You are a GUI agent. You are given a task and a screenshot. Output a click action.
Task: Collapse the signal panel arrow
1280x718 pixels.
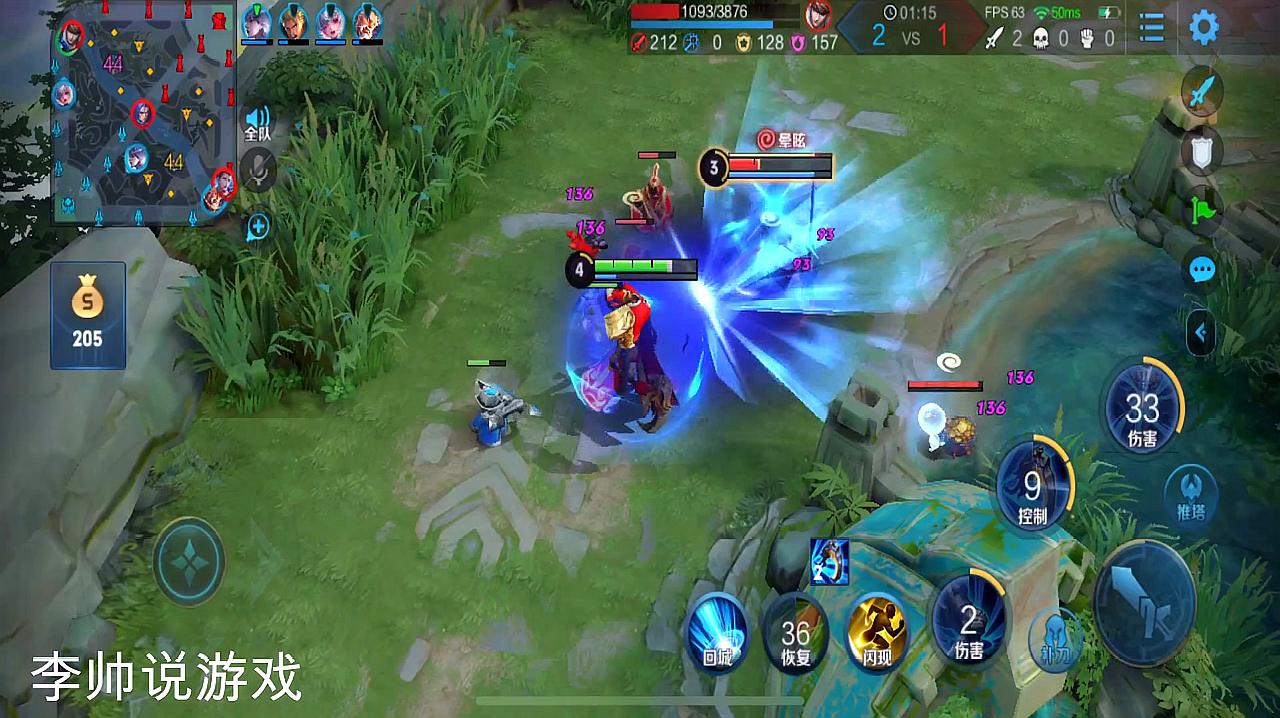(x=1200, y=334)
